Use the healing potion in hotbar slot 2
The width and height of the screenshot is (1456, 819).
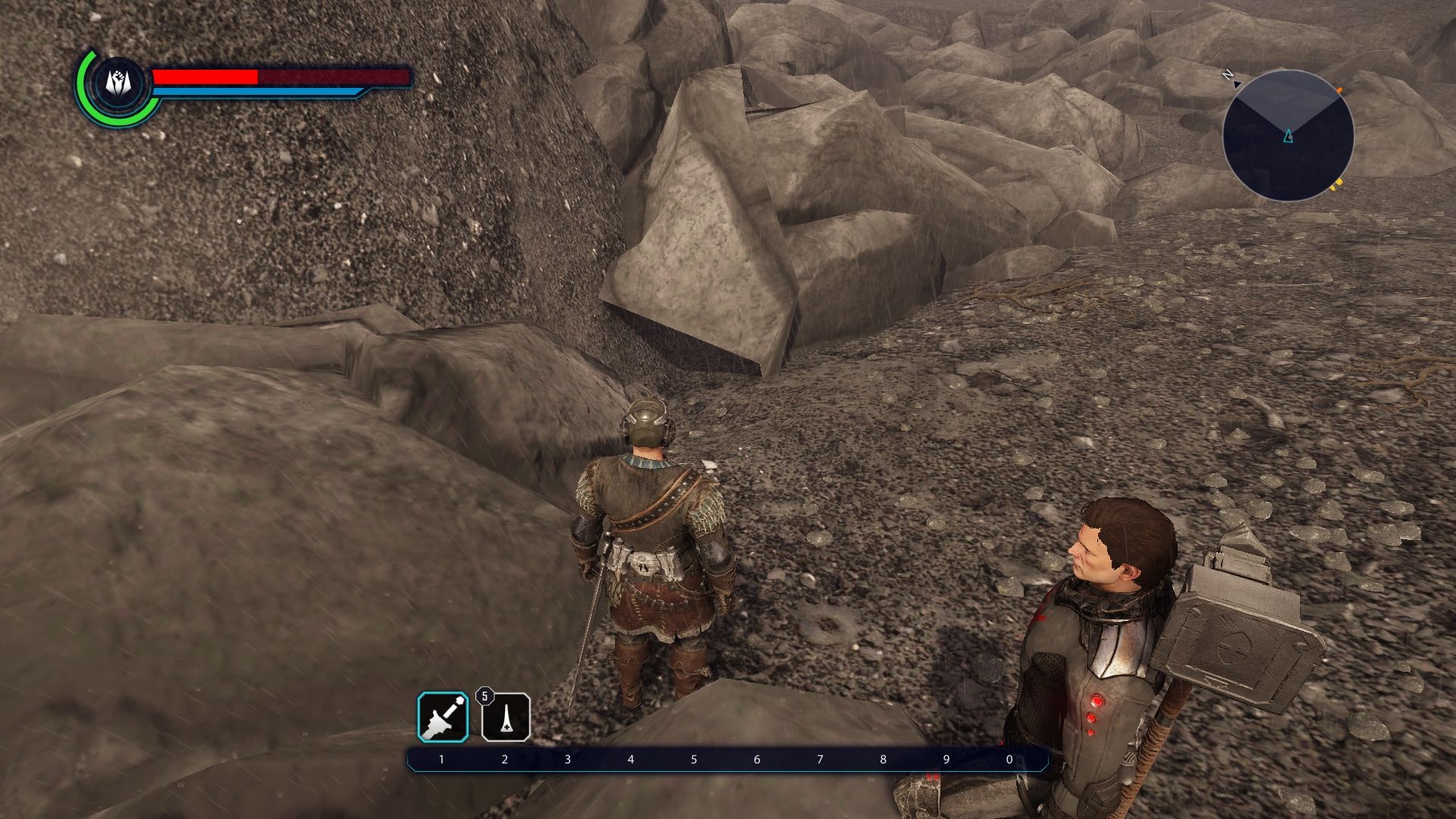pos(506,717)
